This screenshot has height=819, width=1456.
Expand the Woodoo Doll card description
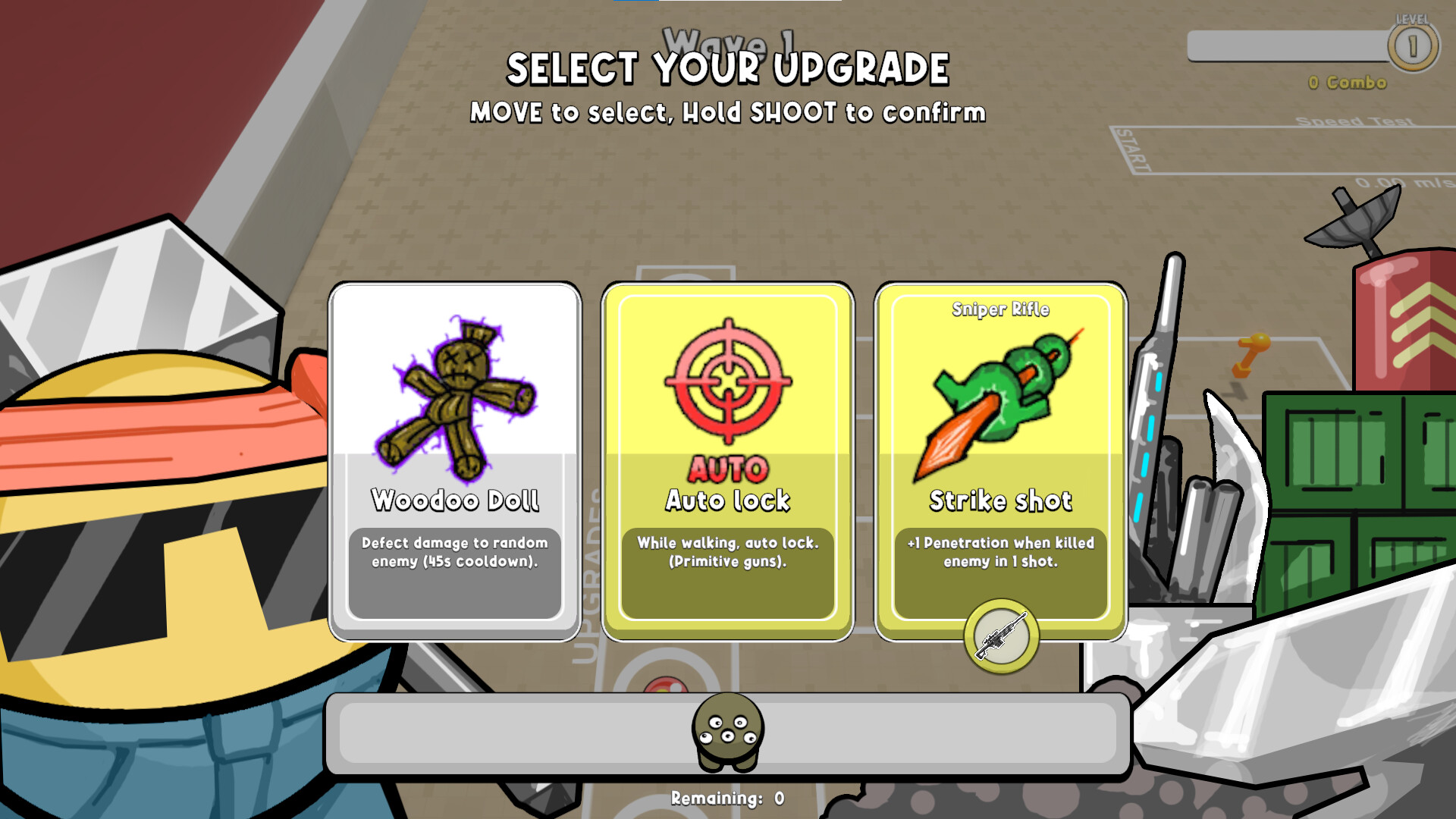455,554
